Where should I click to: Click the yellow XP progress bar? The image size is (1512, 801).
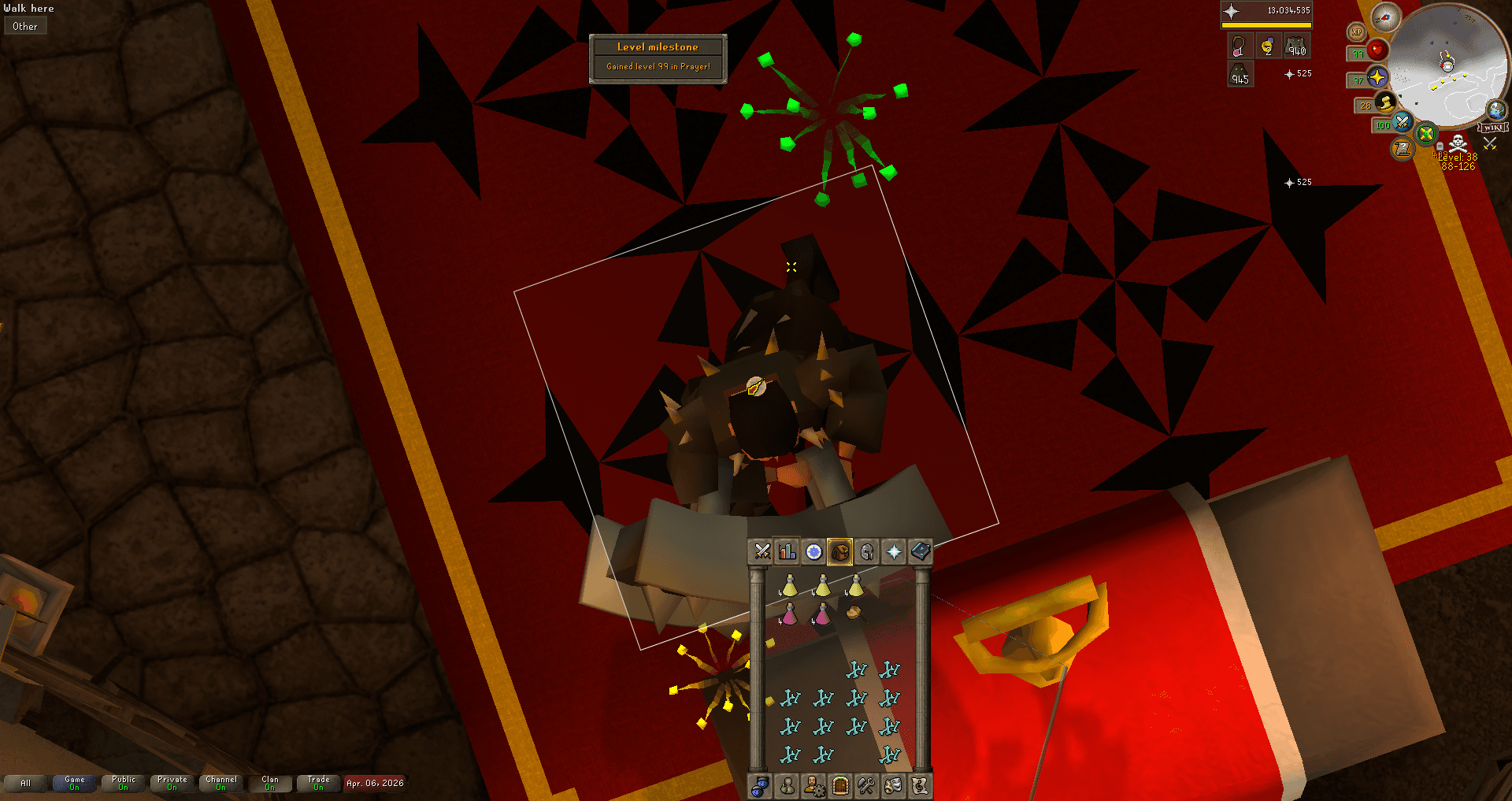(x=1266, y=24)
